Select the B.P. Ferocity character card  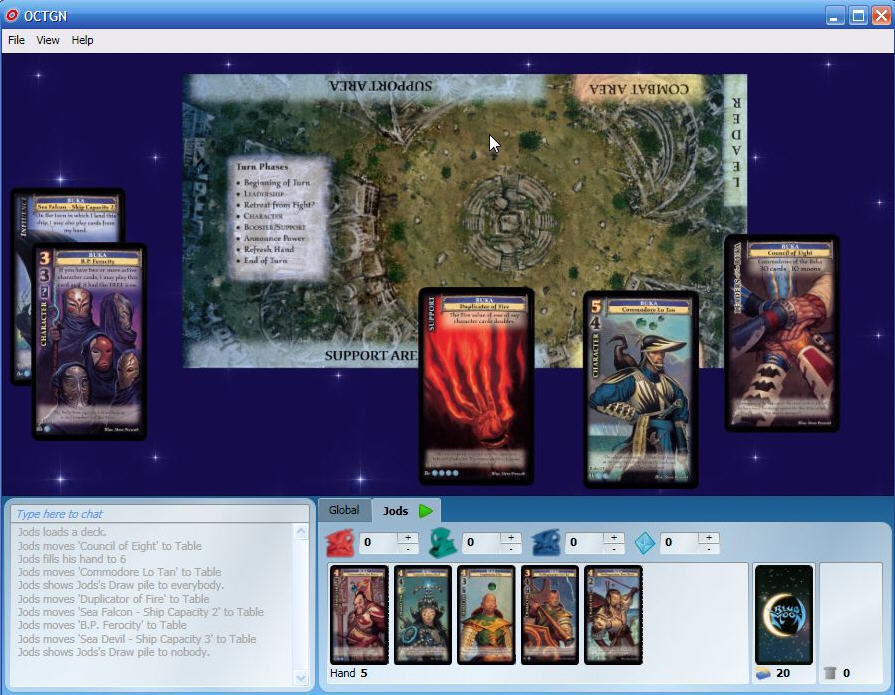tap(90, 342)
